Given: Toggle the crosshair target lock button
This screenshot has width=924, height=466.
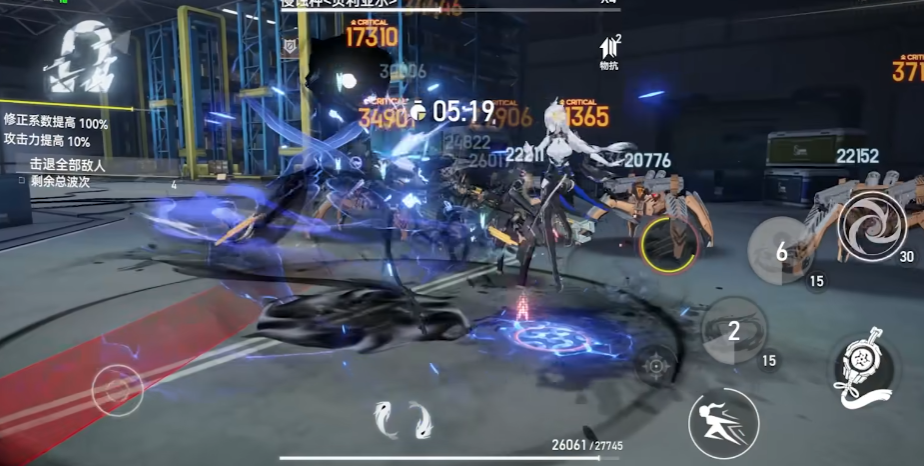Looking at the screenshot, I should tap(654, 365).
